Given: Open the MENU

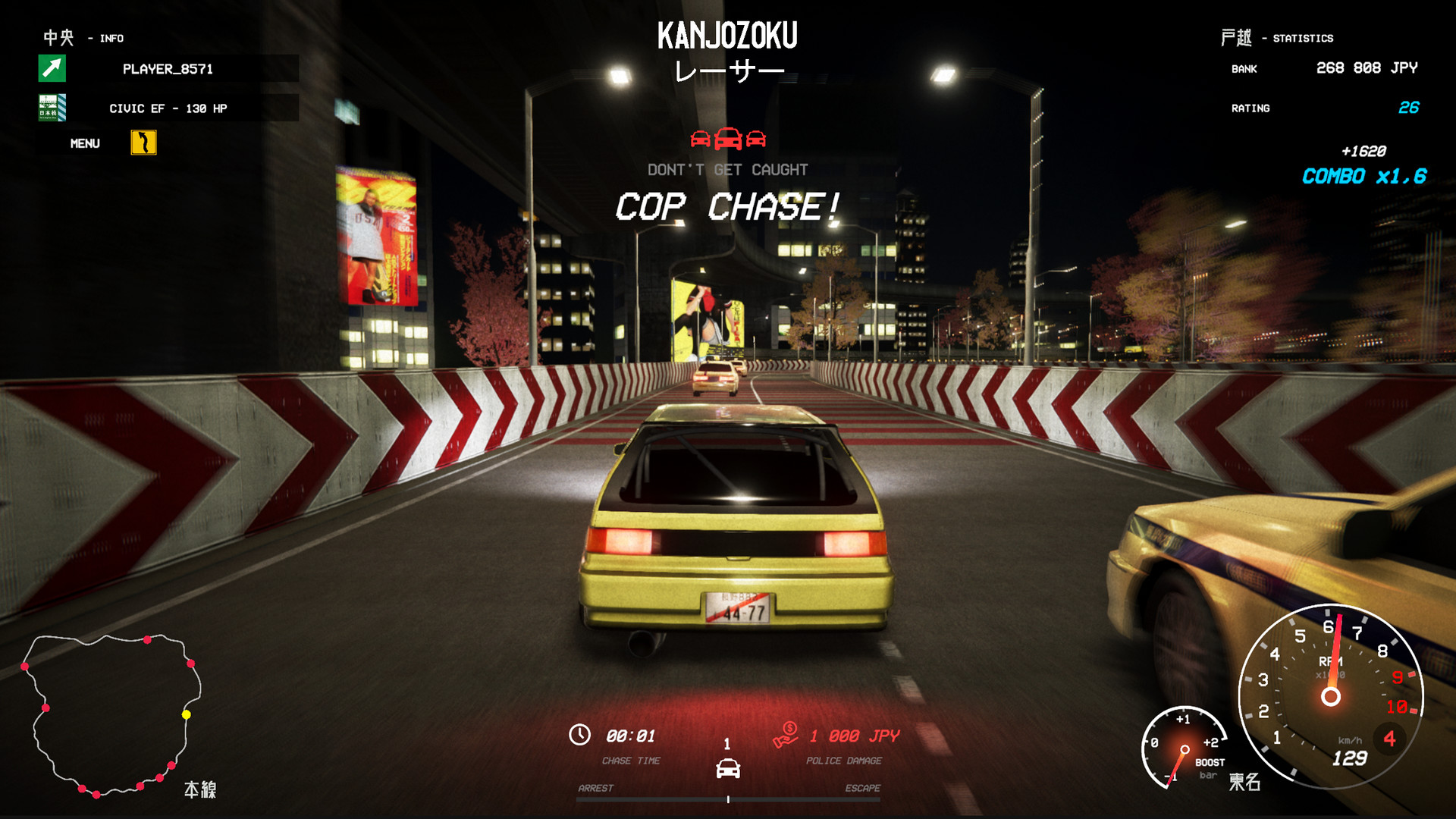Looking at the screenshot, I should click(x=86, y=143).
